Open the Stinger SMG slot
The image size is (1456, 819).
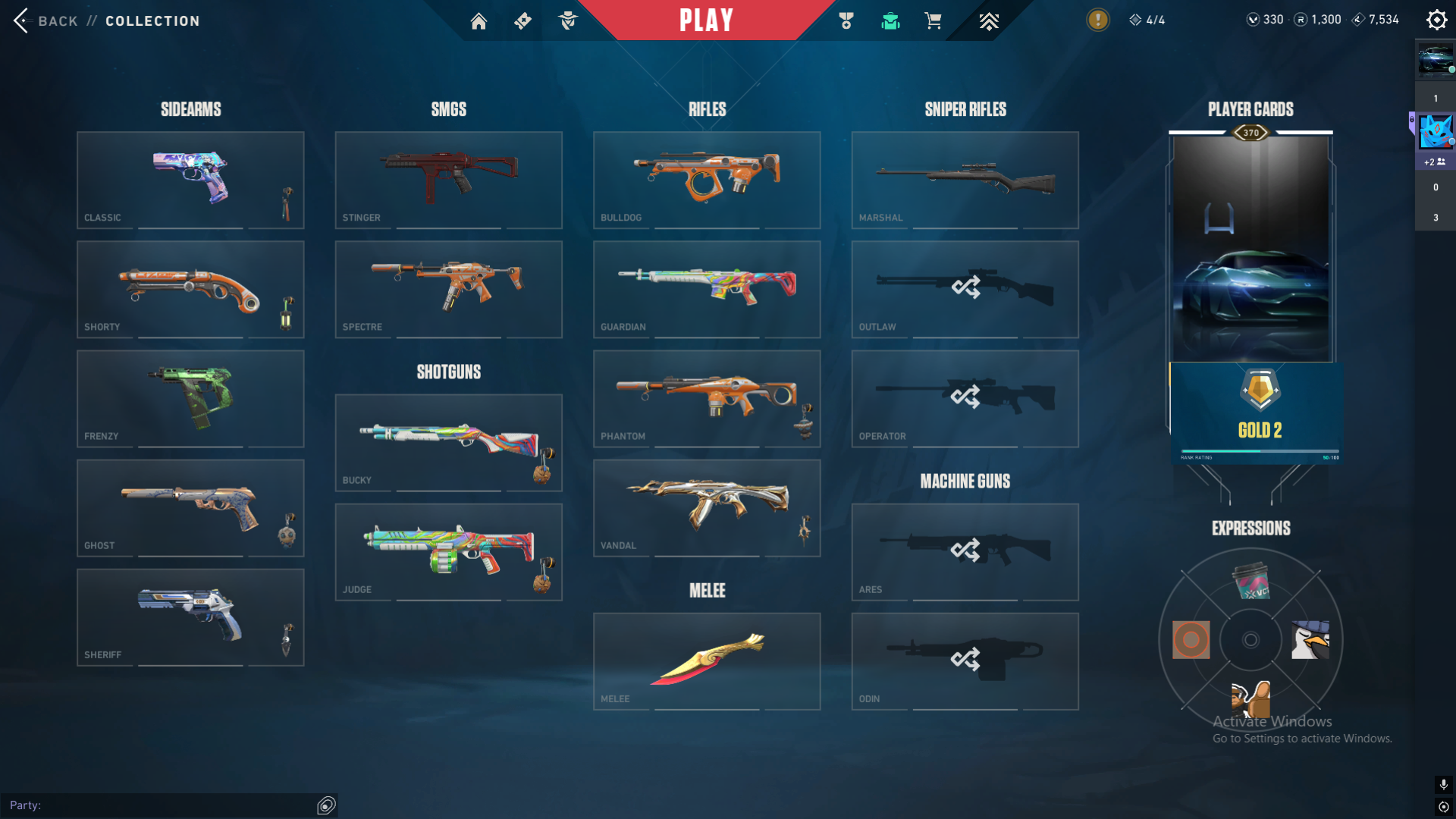[x=448, y=180]
